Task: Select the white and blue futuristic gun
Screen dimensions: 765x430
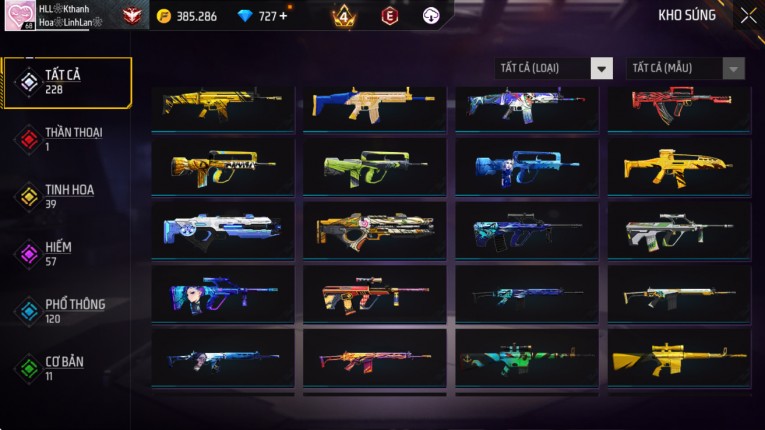Action: pyautogui.click(x=223, y=230)
